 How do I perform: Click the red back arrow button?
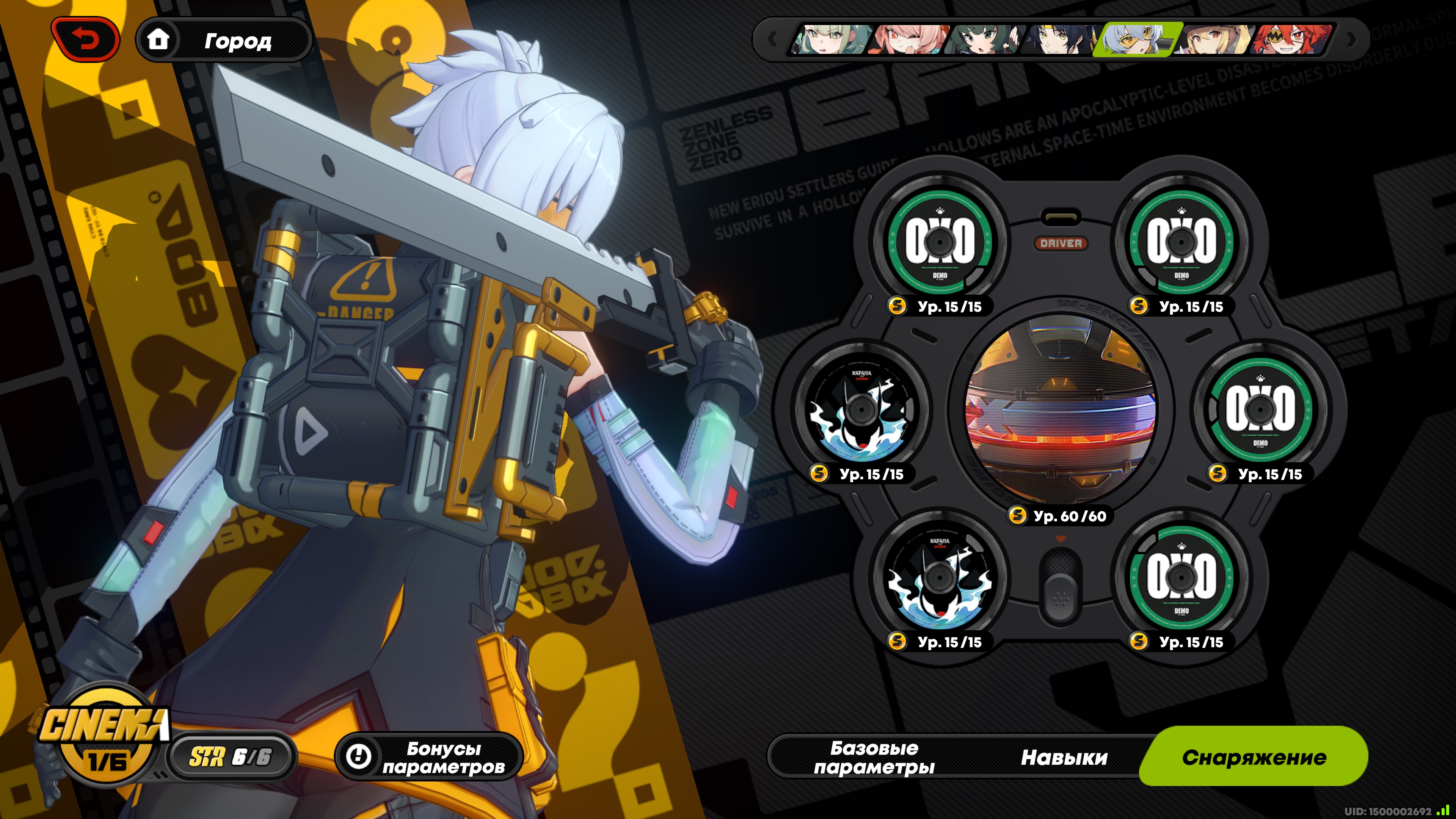(85, 39)
